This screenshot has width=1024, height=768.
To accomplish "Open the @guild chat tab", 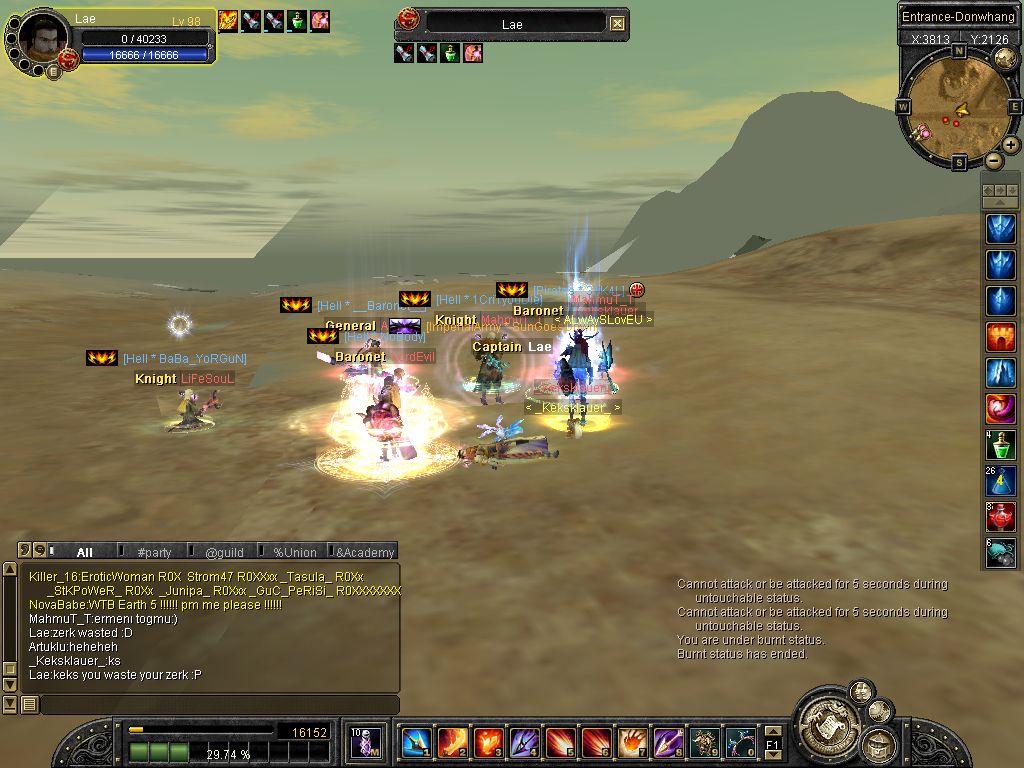I will coord(224,552).
